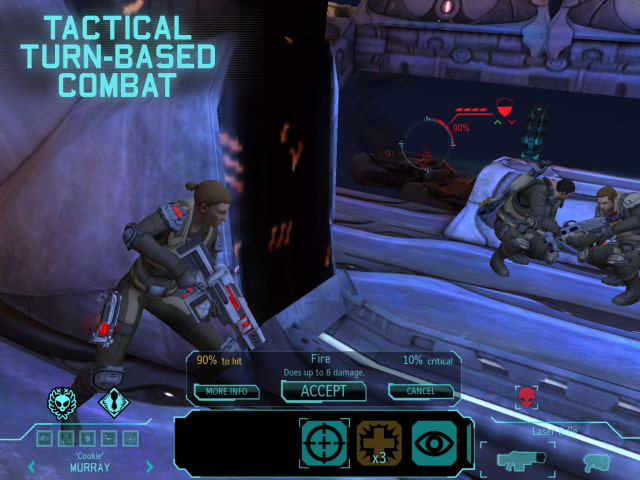Open More Info on the shot

pos(227,391)
